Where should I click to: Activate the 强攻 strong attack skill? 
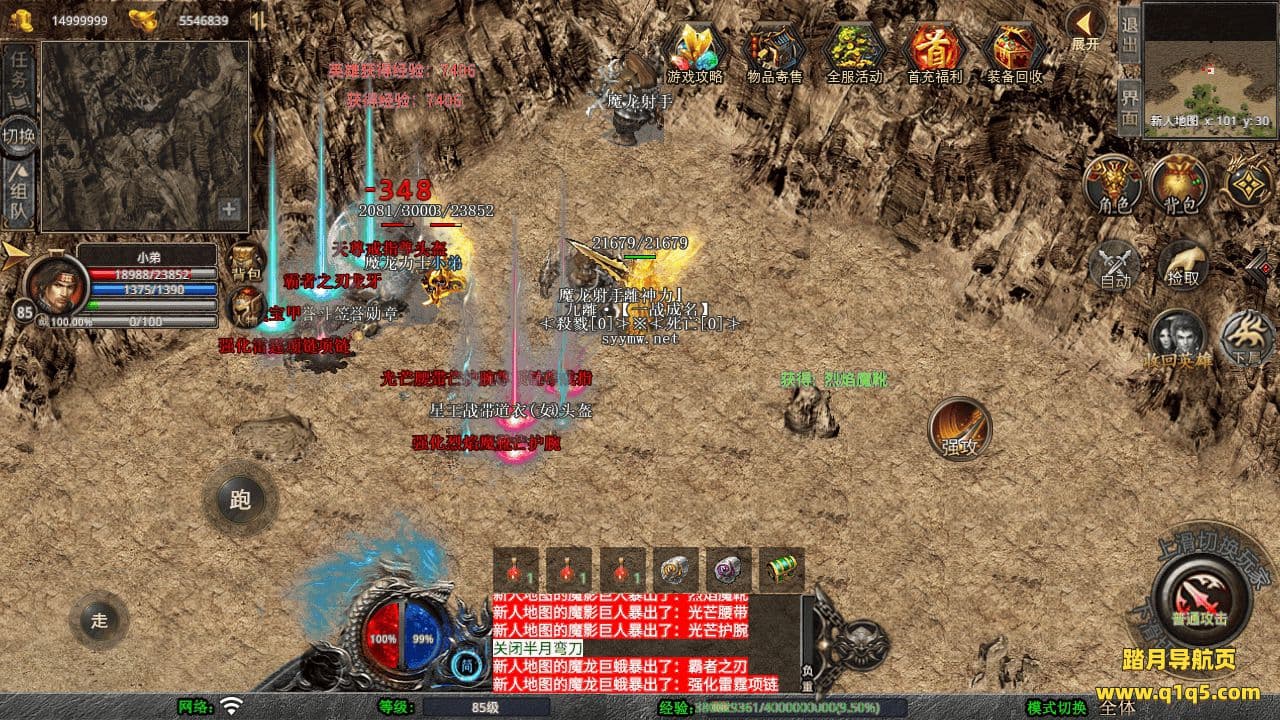960,428
